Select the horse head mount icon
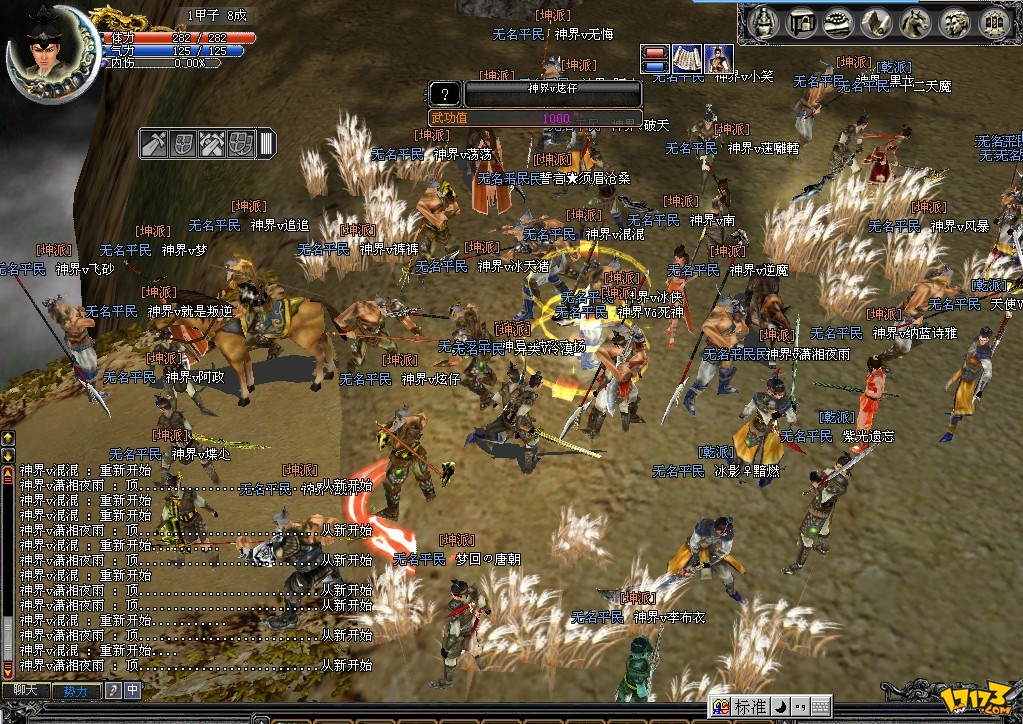Viewport: 1023px width, 724px height. (x=916, y=21)
